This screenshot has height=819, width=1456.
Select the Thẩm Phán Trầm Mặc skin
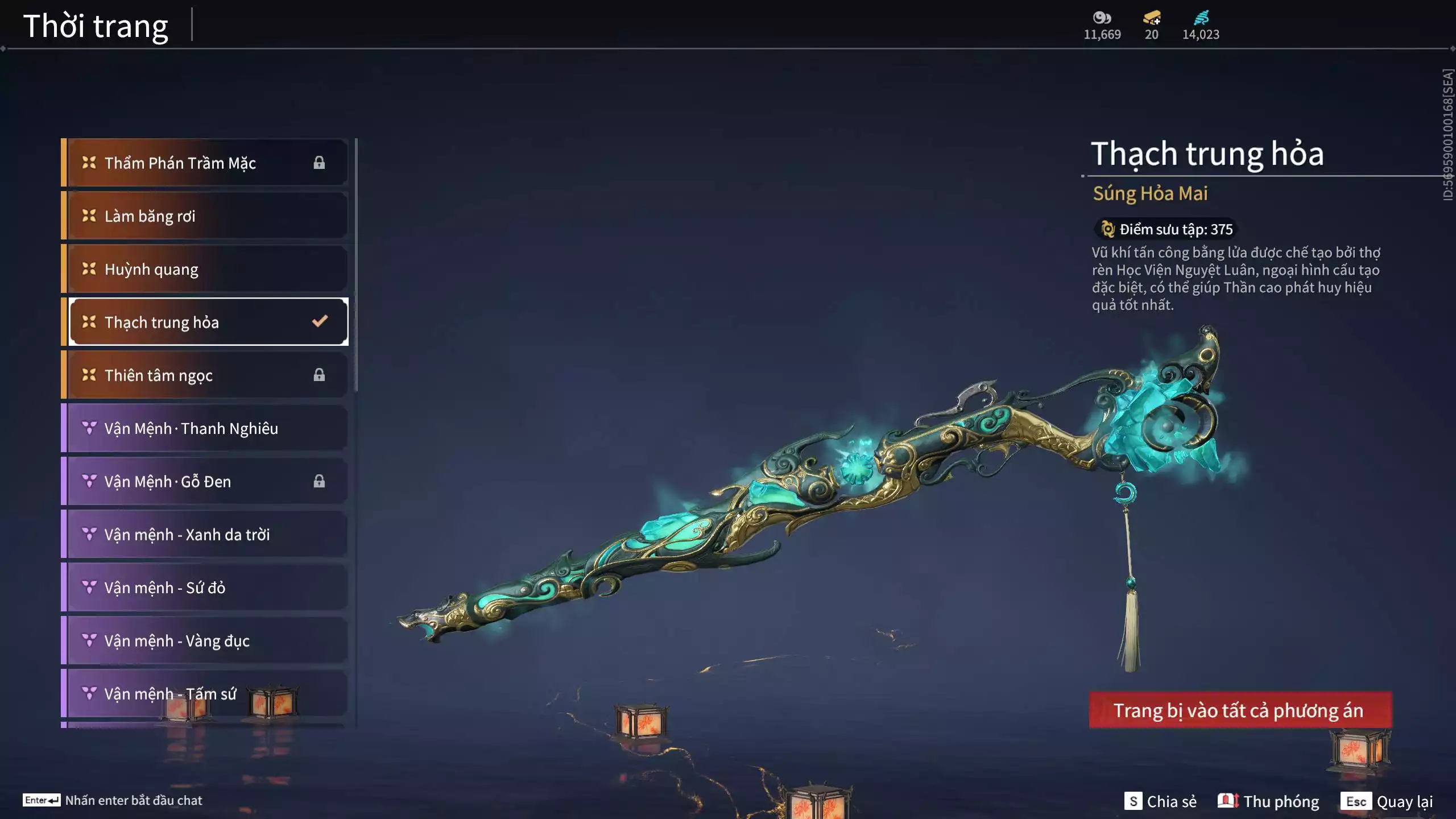(x=205, y=163)
